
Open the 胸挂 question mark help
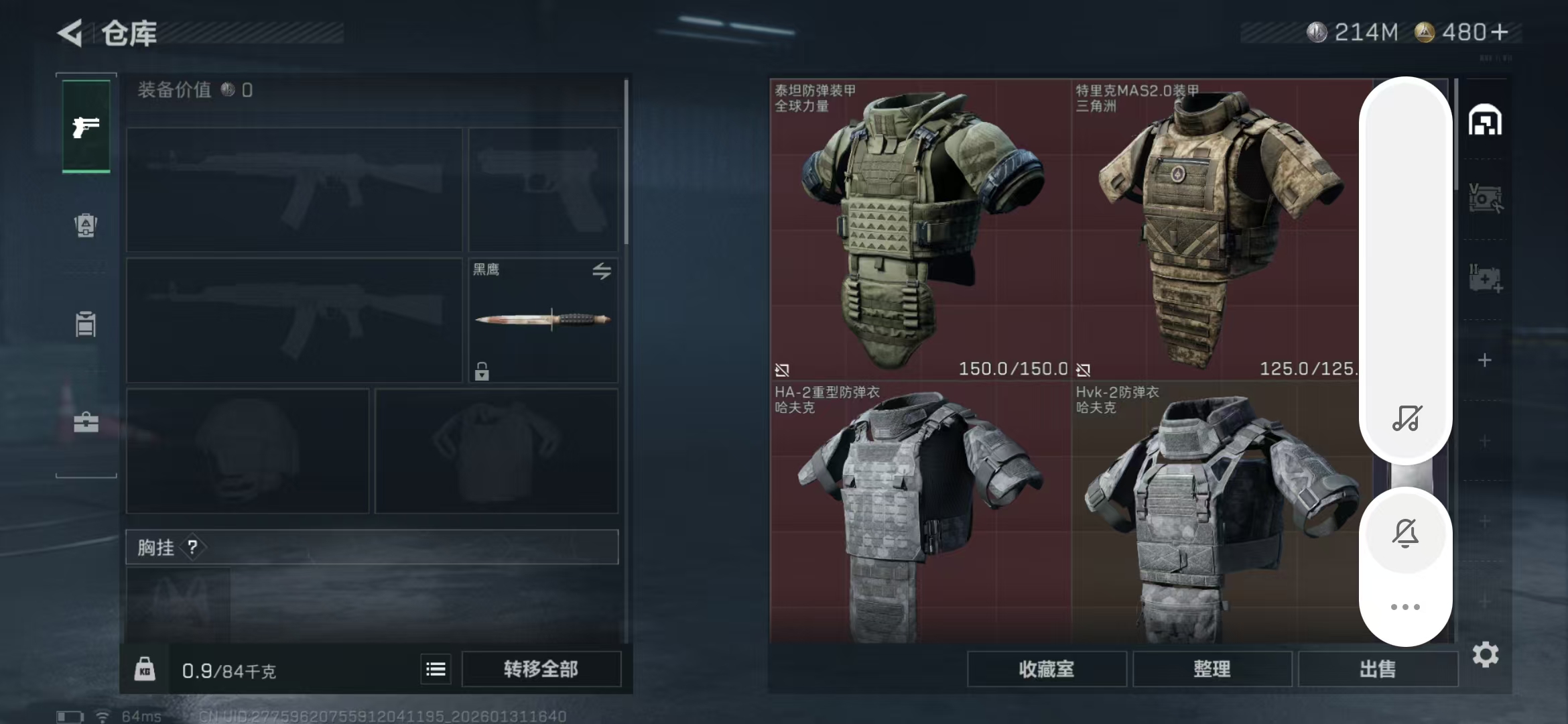(192, 548)
